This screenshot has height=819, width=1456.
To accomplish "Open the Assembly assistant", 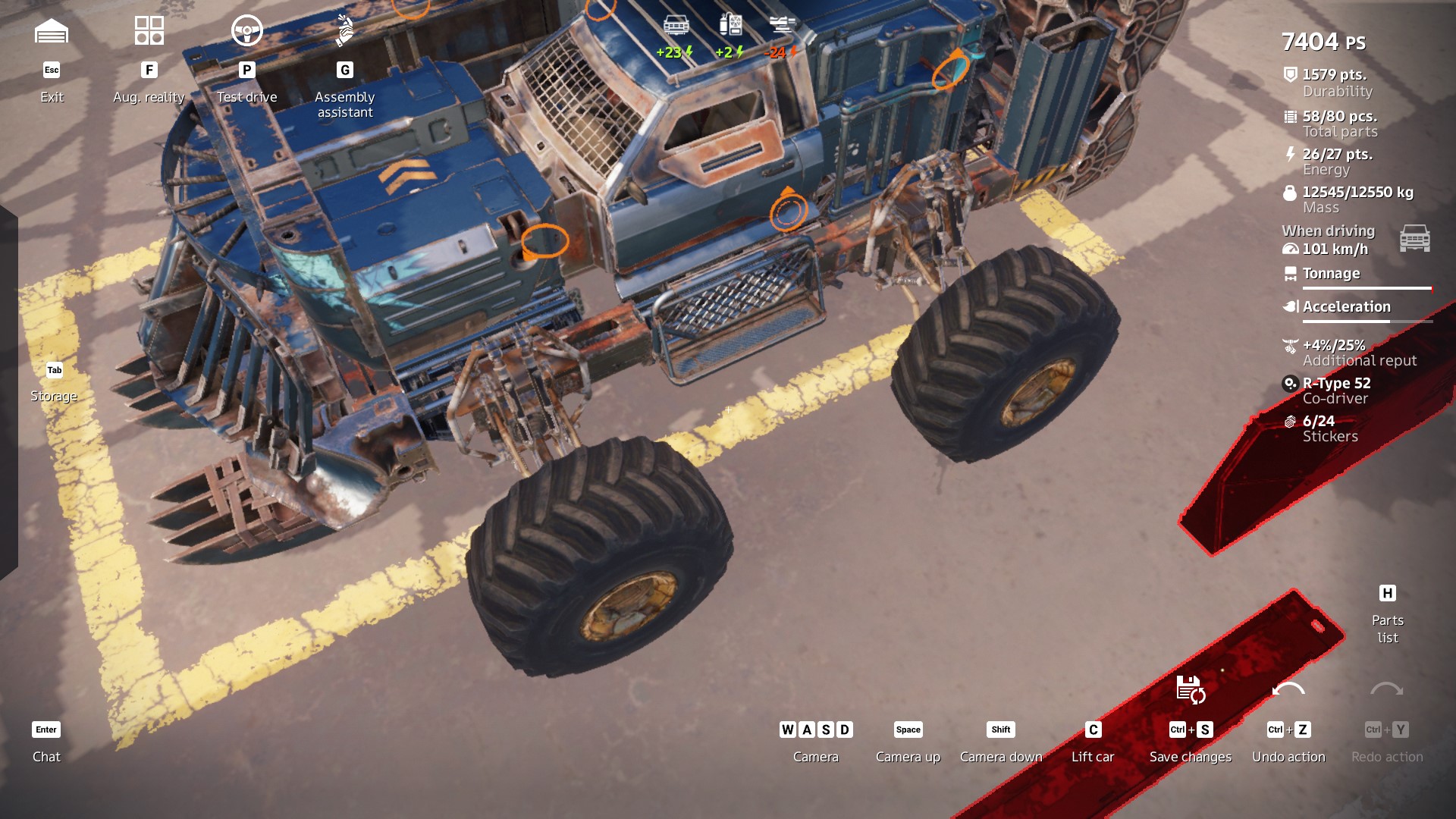I will coord(345,32).
